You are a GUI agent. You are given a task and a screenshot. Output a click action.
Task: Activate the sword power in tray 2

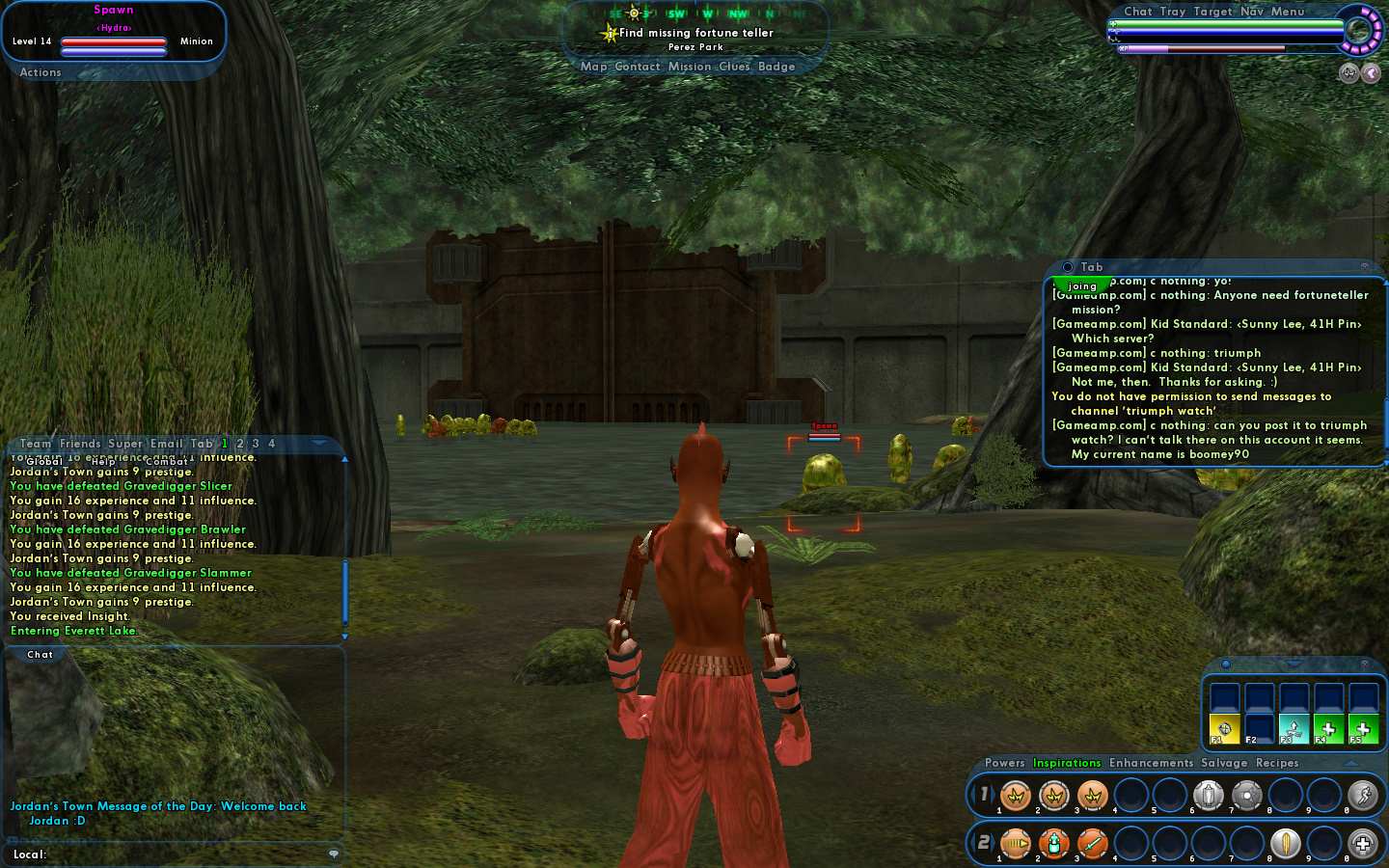tap(1092, 844)
